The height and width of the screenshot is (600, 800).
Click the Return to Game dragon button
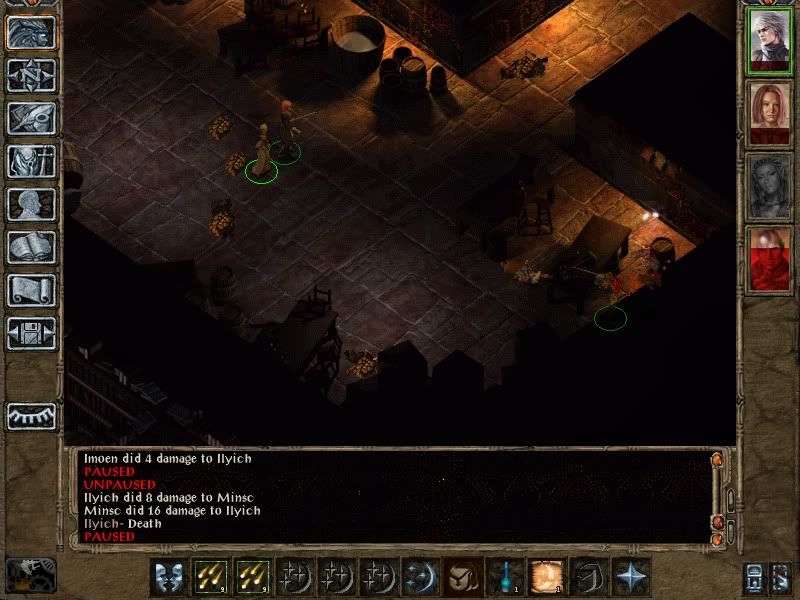point(31,33)
